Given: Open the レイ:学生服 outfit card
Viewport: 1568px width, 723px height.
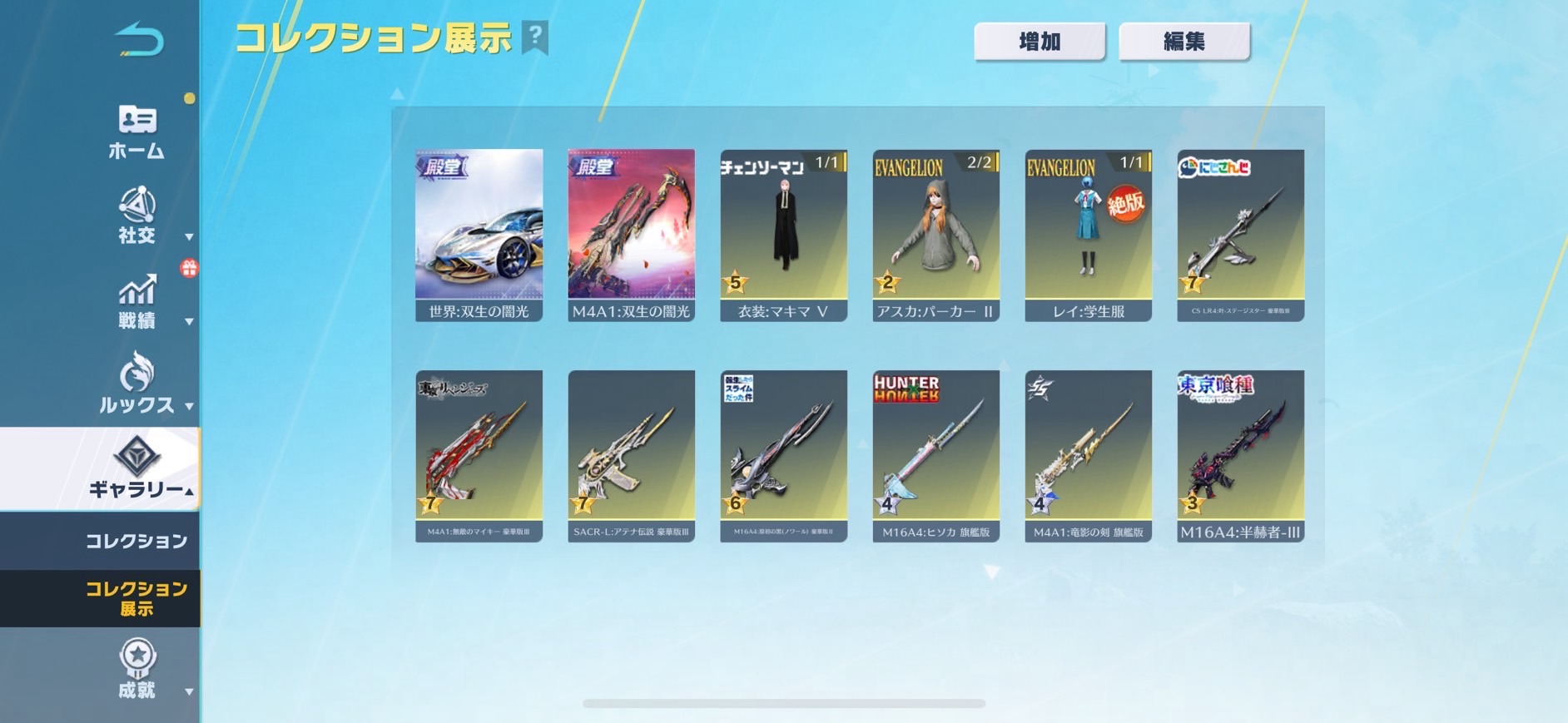Looking at the screenshot, I should [x=1088, y=235].
